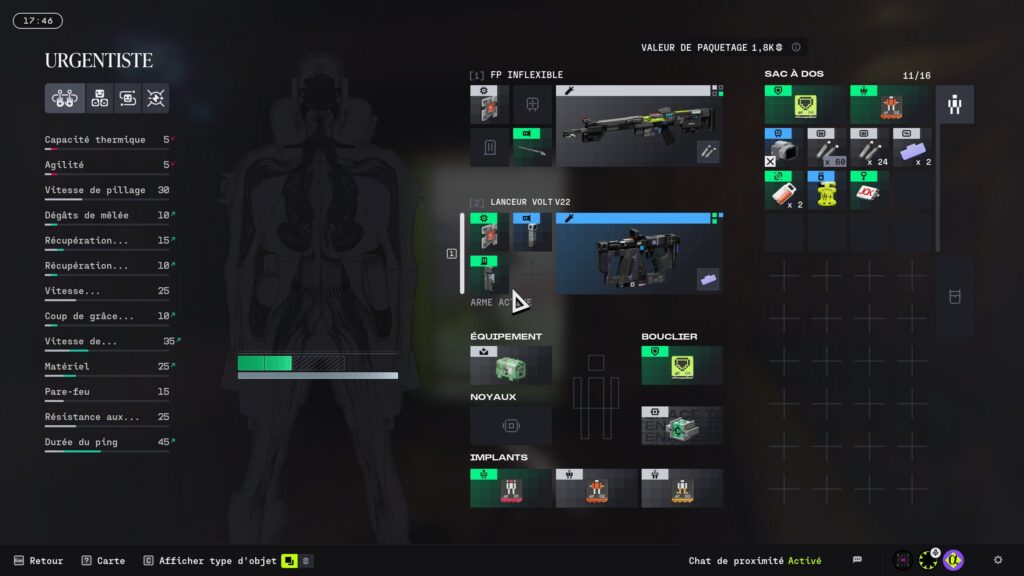Viewport: 1024px width, 576px height.
Task: Open the Carte map
Action: coord(103,561)
